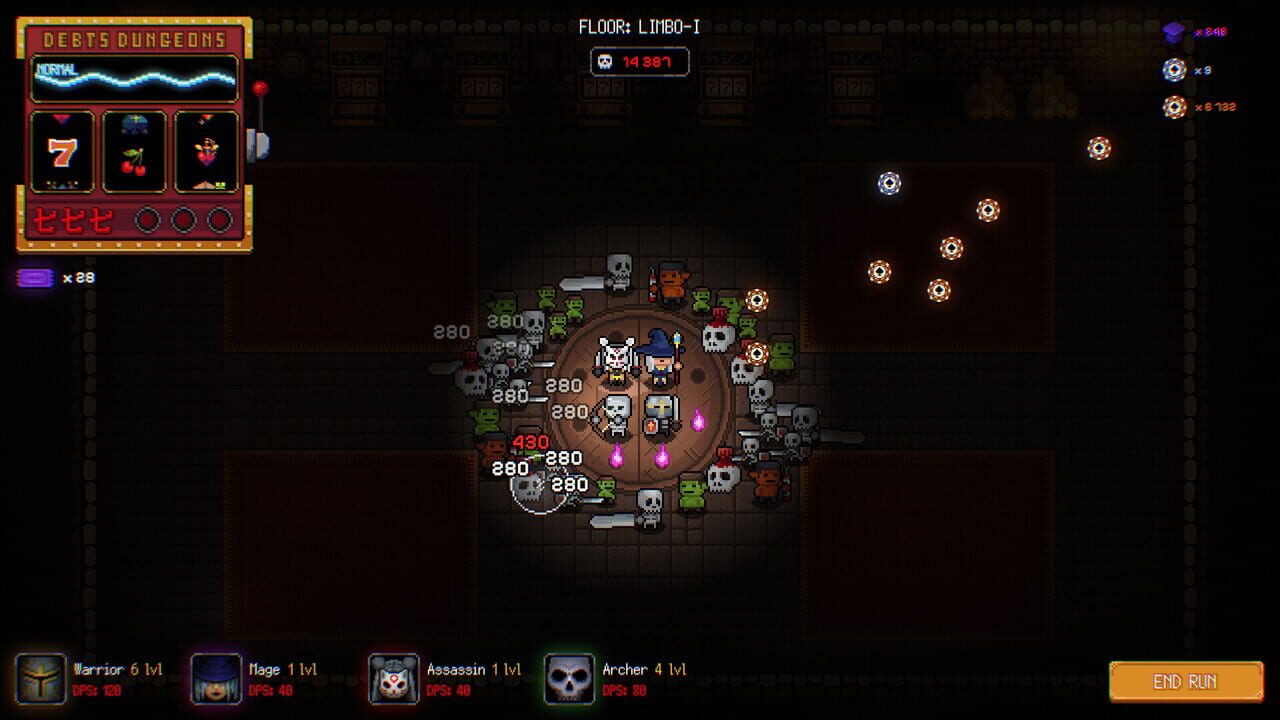Click the skull currency counter at top center

(641, 61)
